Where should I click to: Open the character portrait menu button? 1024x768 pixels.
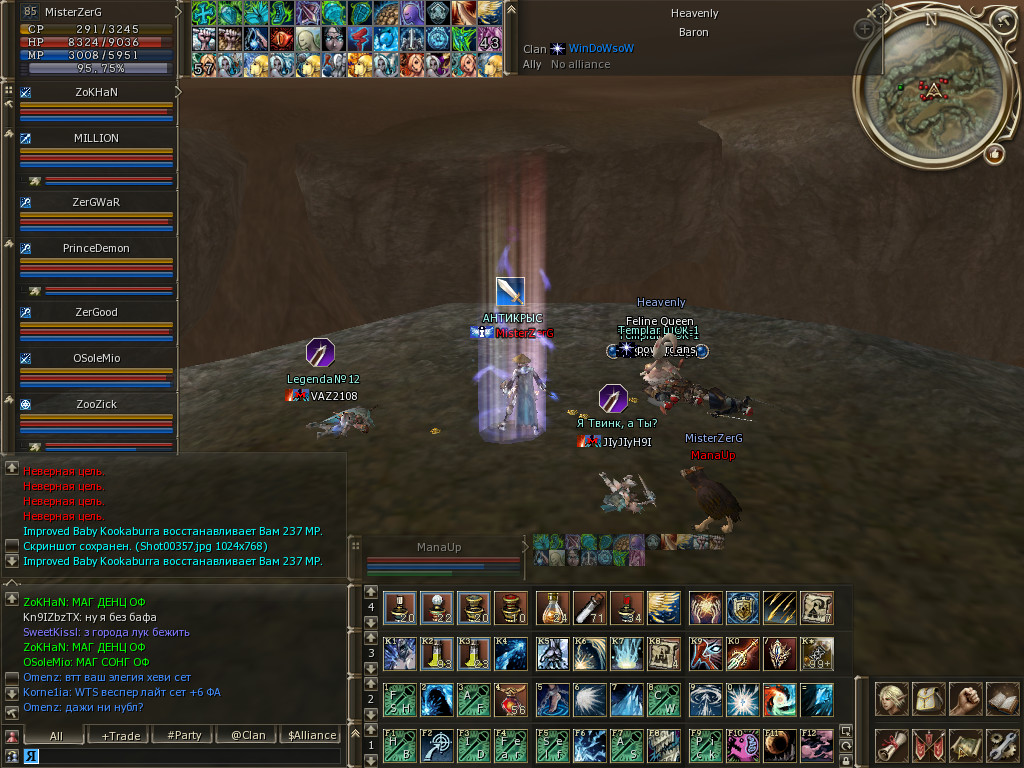point(892,698)
